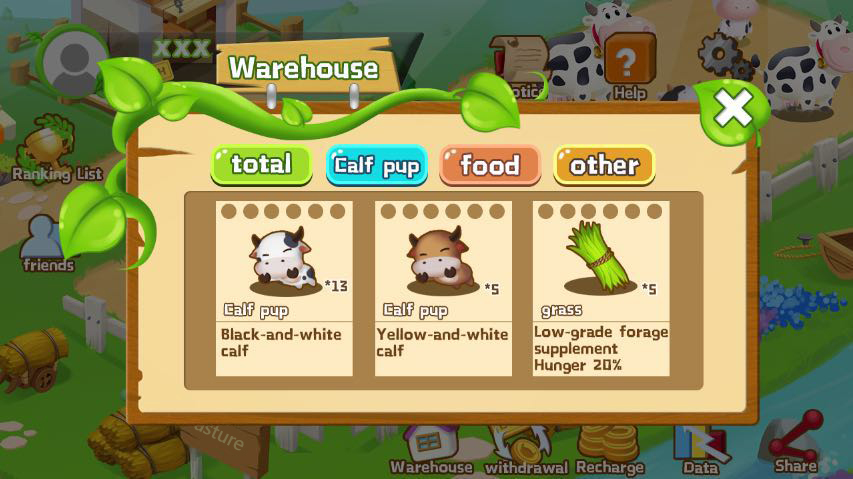Tap the Warehouse button in bottom bar
This screenshot has height=479, width=853.
click(x=431, y=449)
